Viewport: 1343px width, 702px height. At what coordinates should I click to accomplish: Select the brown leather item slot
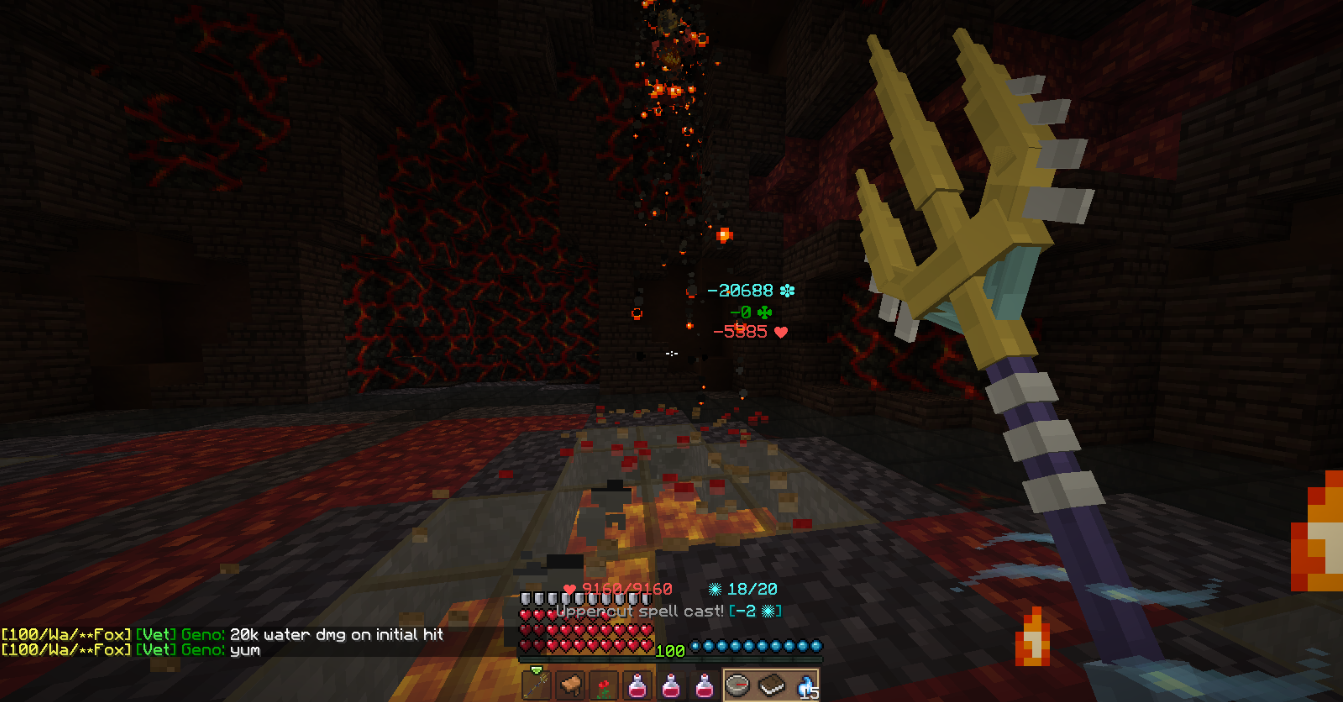tap(569, 685)
